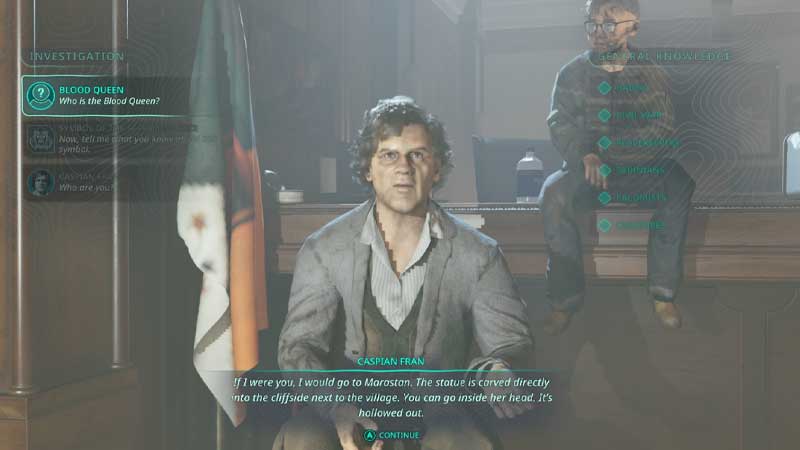Open the Hadea general knowledge entry
The width and height of the screenshot is (800, 450).
632,88
